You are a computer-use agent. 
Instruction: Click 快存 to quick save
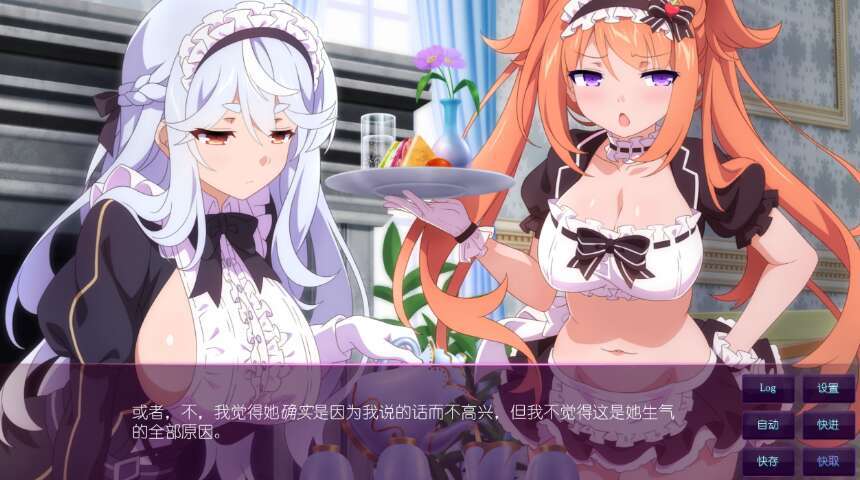tap(768, 461)
